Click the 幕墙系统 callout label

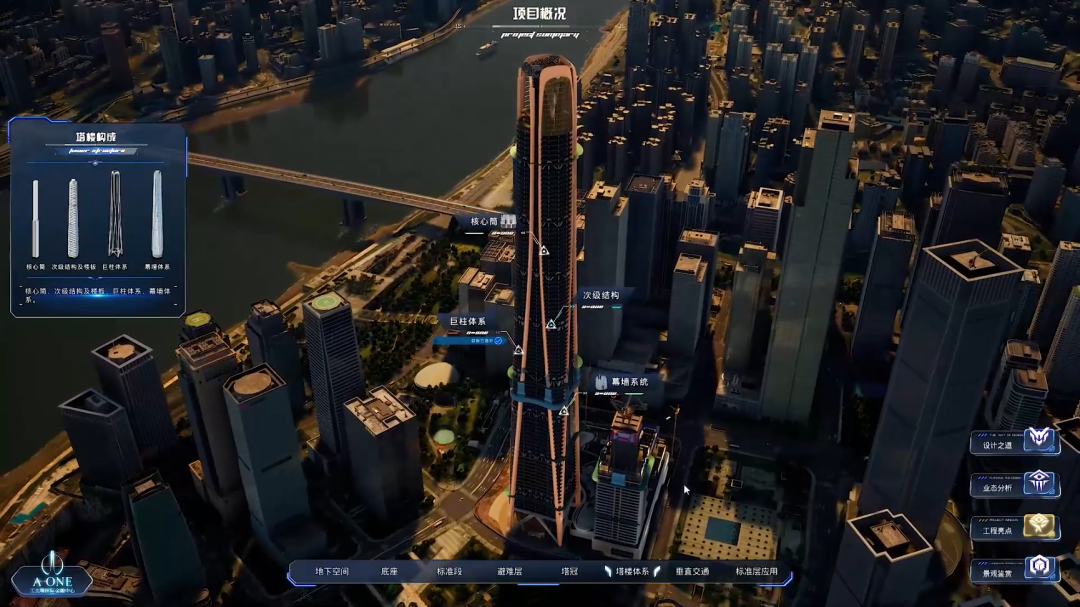tap(629, 382)
